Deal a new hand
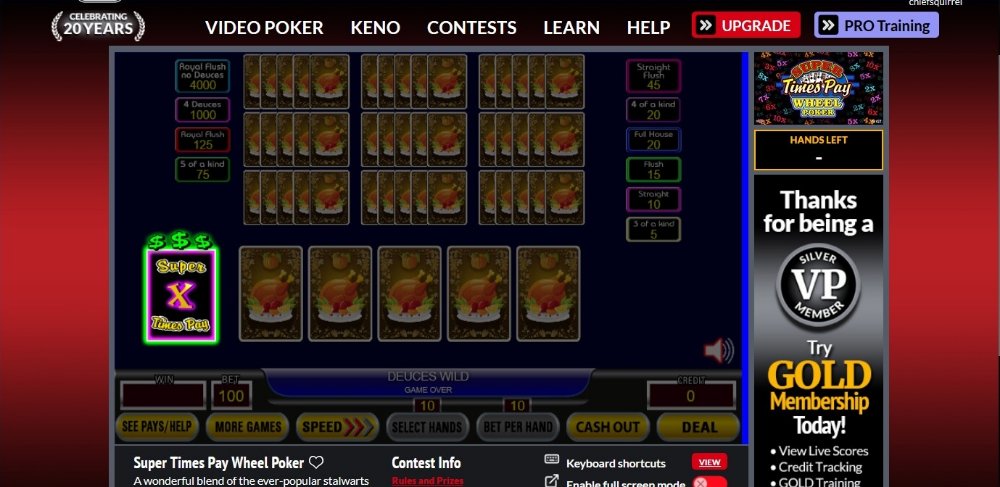 699,427
